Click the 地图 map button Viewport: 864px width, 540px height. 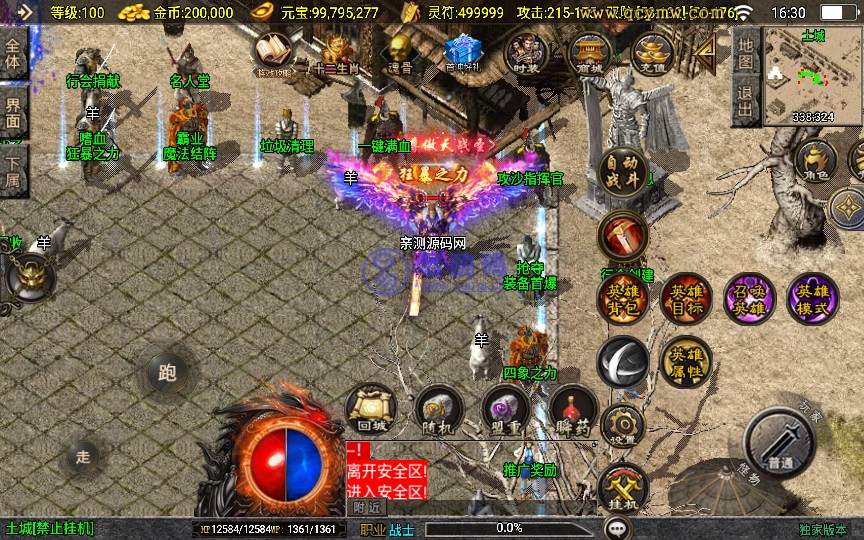click(745, 53)
